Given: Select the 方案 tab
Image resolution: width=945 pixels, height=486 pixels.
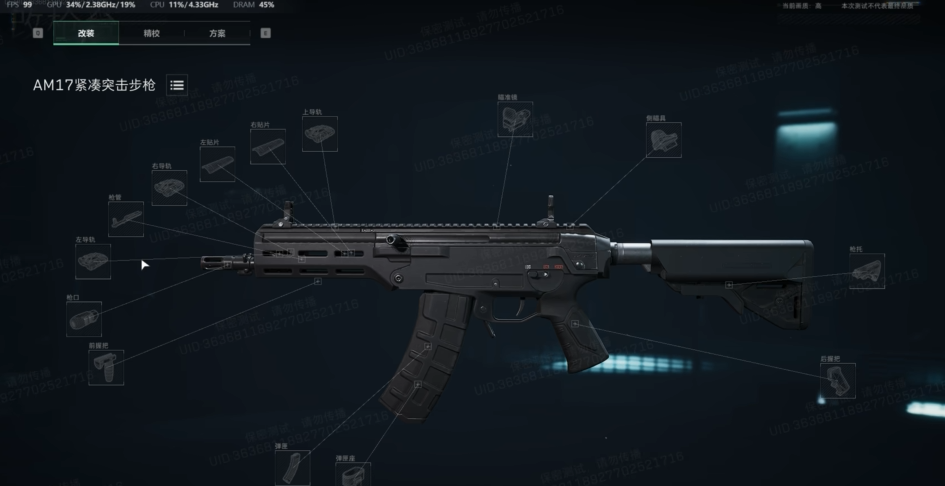Looking at the screenshot, I should 217,33.
